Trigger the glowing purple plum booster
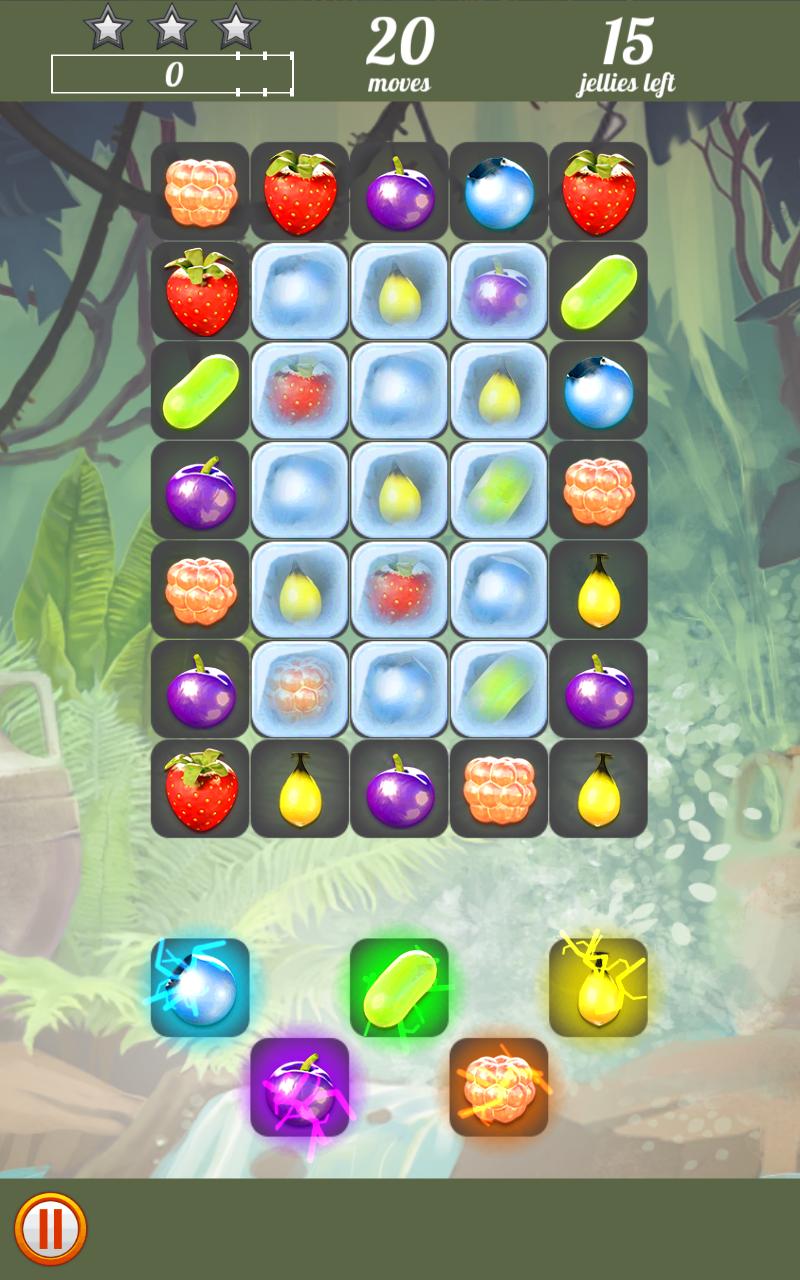Screen dimensions: 800x1280 [300, 1087]
